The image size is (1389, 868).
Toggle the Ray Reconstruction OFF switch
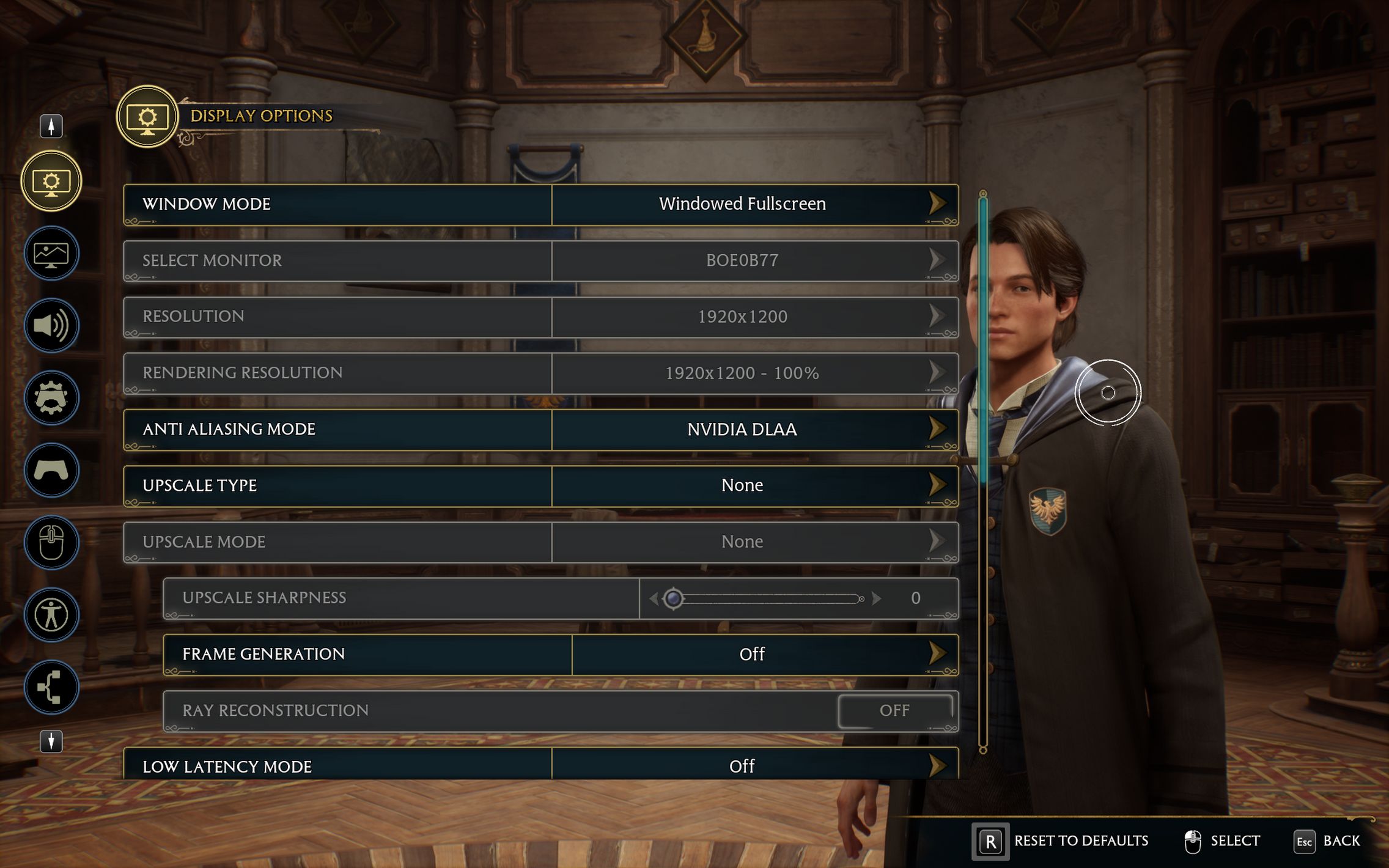coord(894,711)
